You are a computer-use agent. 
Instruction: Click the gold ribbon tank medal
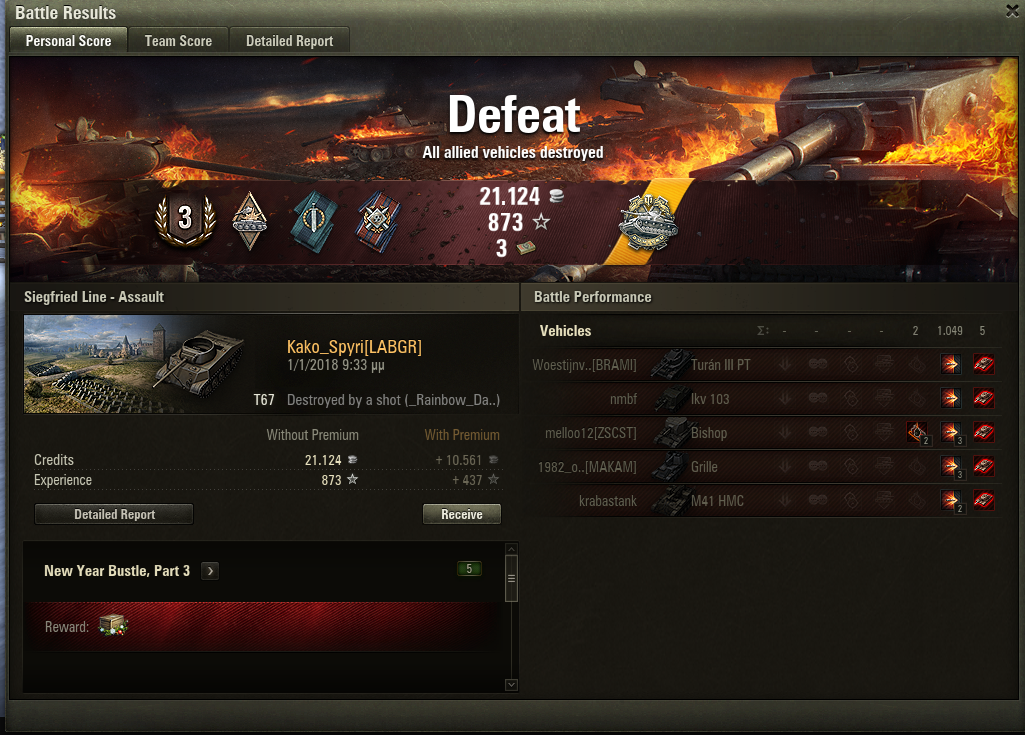coord(648,221)
